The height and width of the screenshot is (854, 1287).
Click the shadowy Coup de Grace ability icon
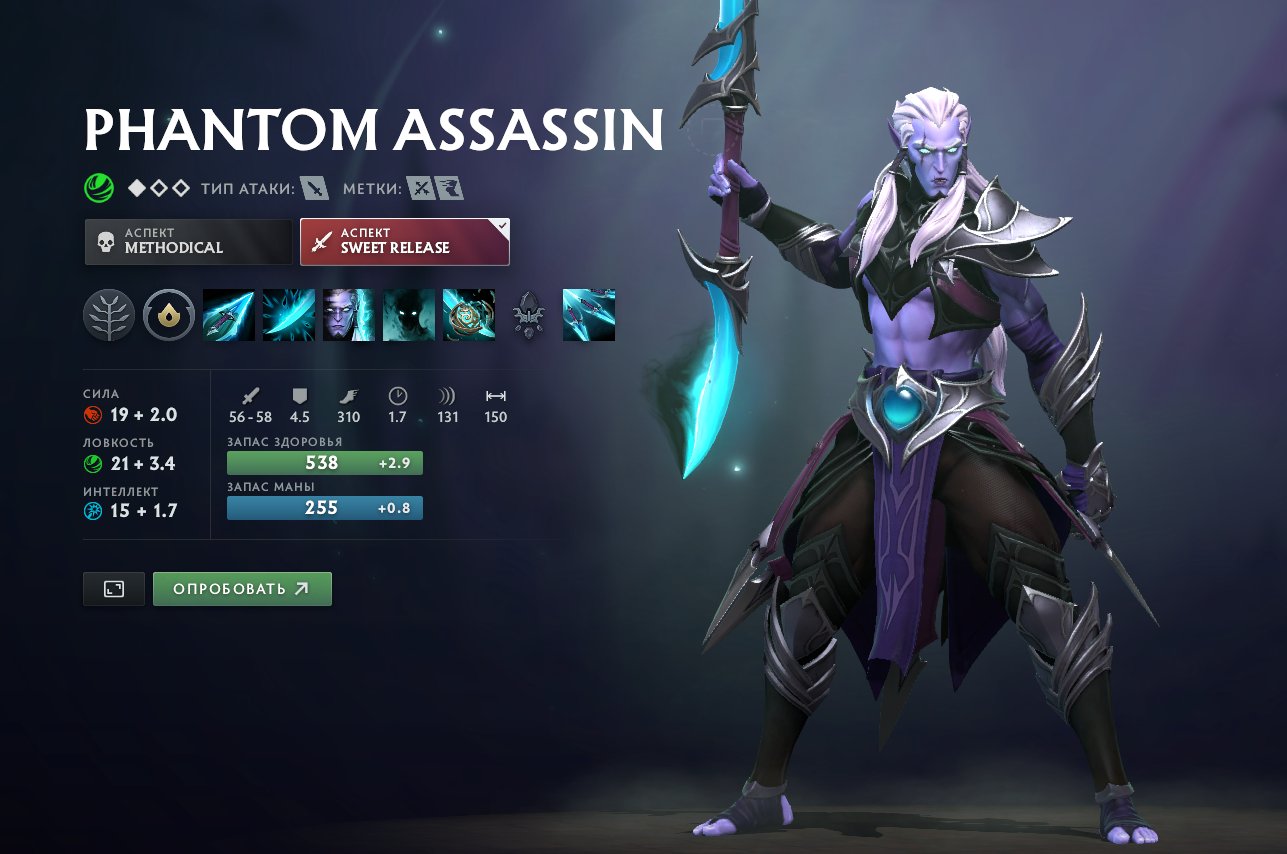click(409, 315)
